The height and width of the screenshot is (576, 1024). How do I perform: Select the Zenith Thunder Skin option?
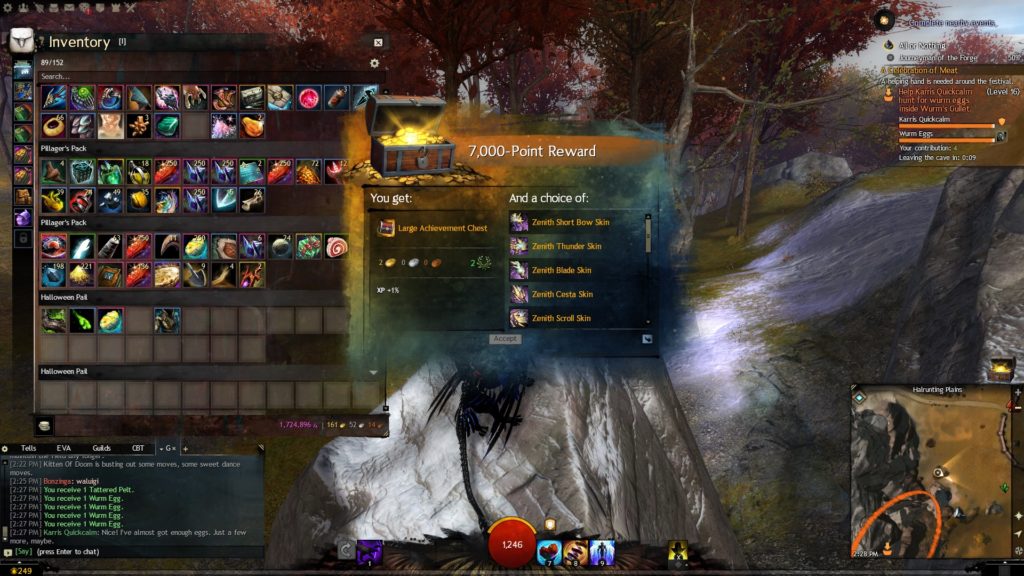click(566, 246)
